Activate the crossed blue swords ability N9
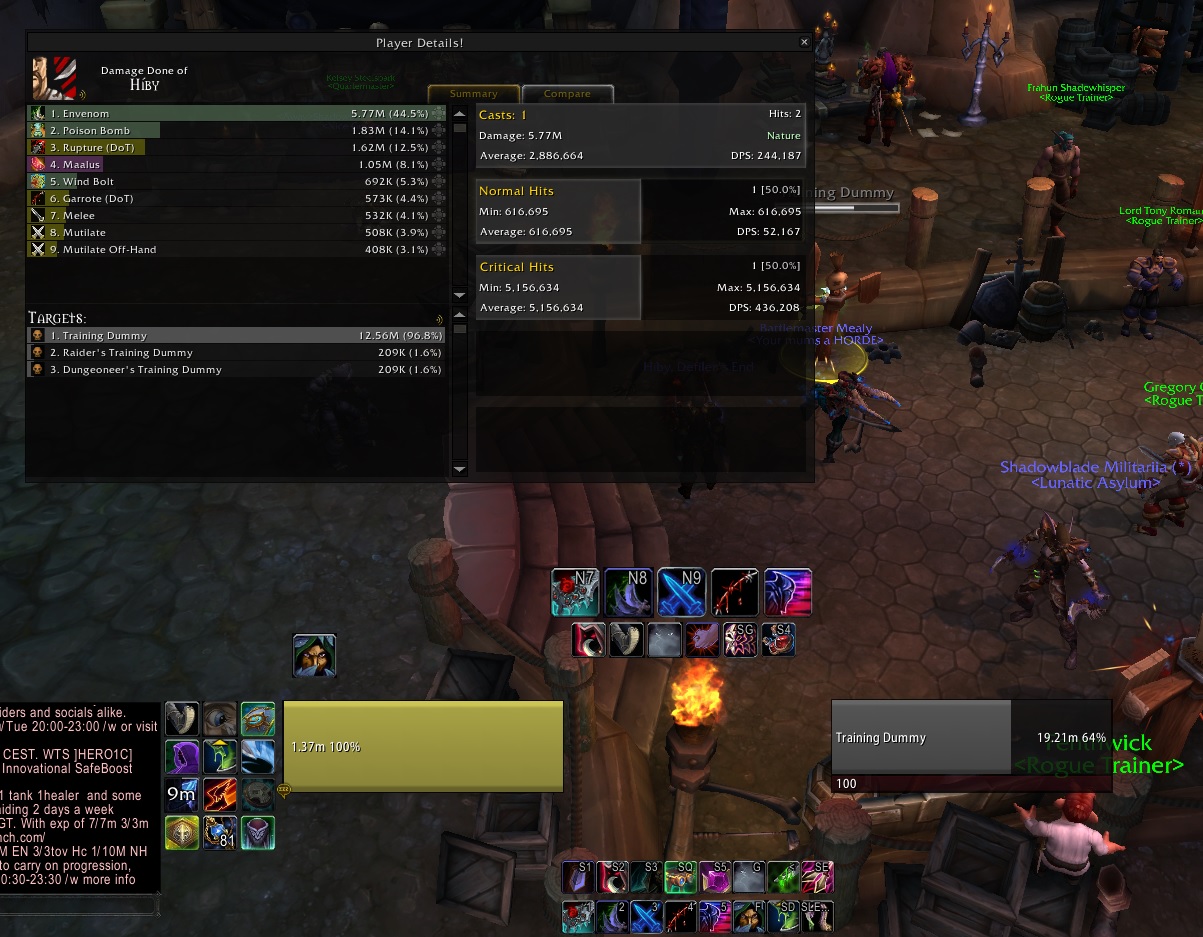 pos(682,592)
